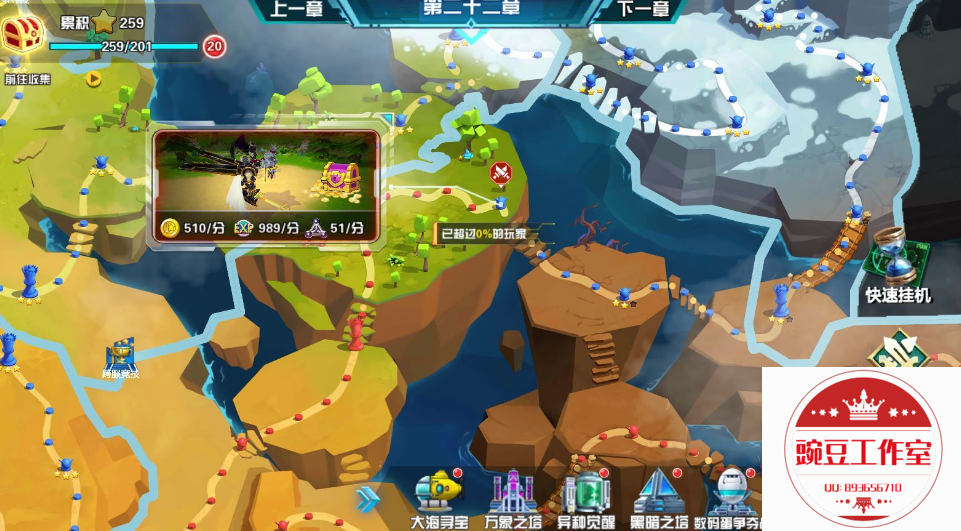Screen dimensions: 961x531
Task: Open the idle rewards preview panel
Action: (x=266, y=187)
